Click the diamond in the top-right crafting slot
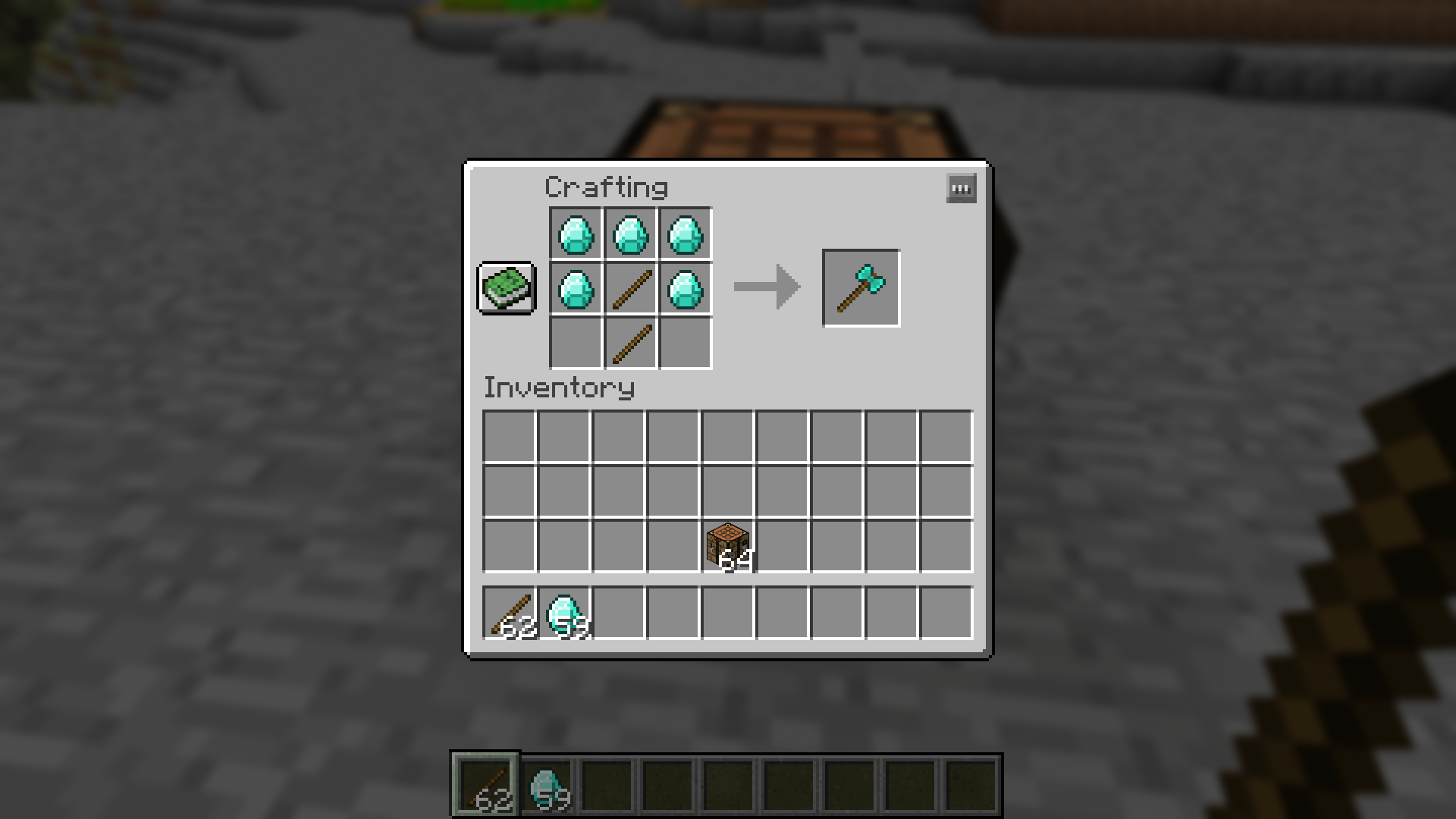 [684, 234]
